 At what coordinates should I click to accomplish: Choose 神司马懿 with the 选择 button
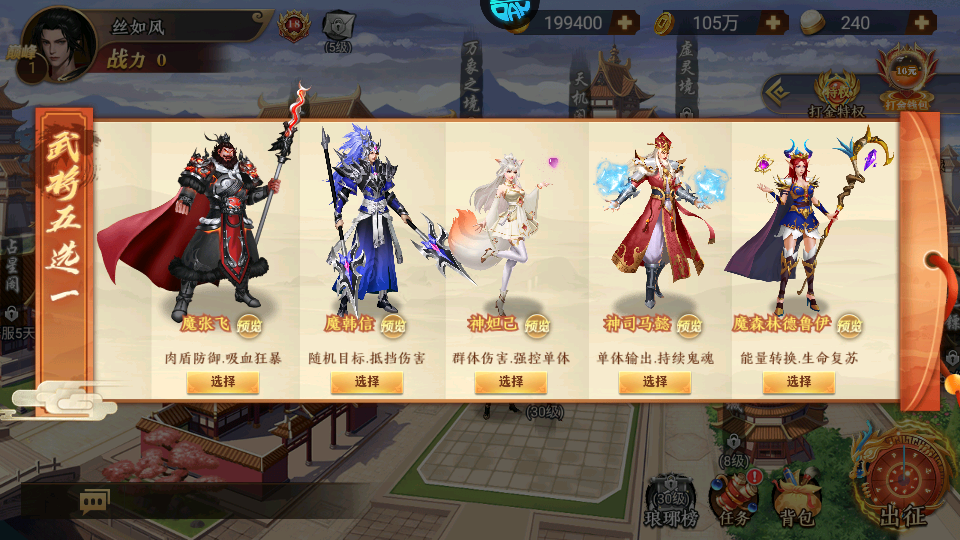pos(655,382)
